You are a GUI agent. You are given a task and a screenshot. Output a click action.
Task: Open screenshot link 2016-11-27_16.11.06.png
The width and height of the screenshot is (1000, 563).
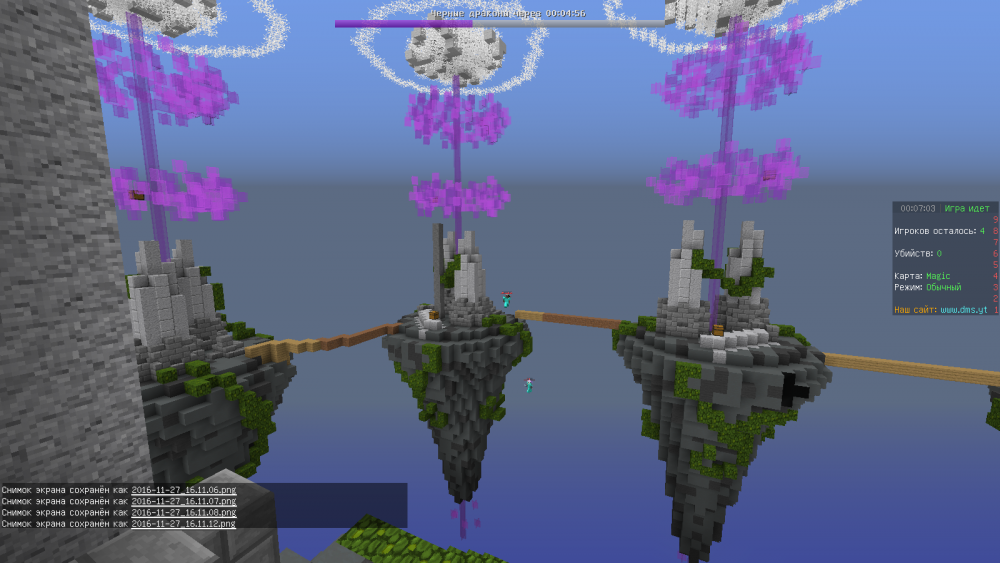coord(183,490)
